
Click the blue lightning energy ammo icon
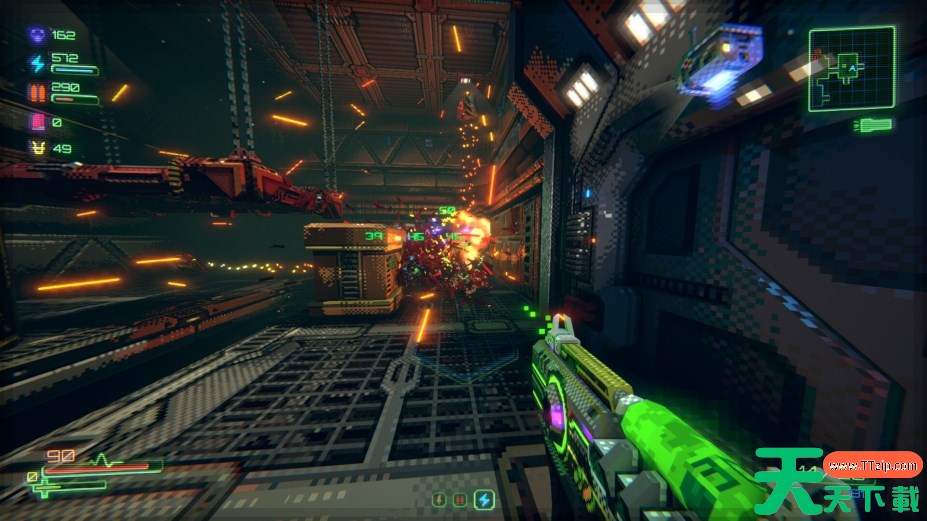point(38,64)
